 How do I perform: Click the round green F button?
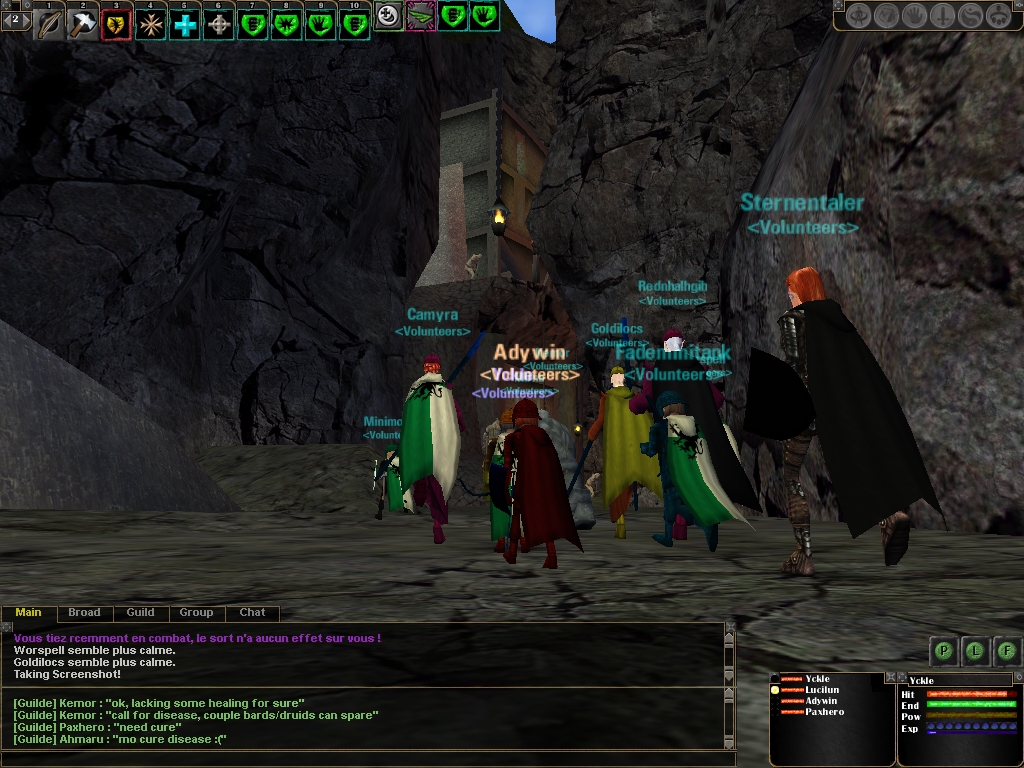1007,651
